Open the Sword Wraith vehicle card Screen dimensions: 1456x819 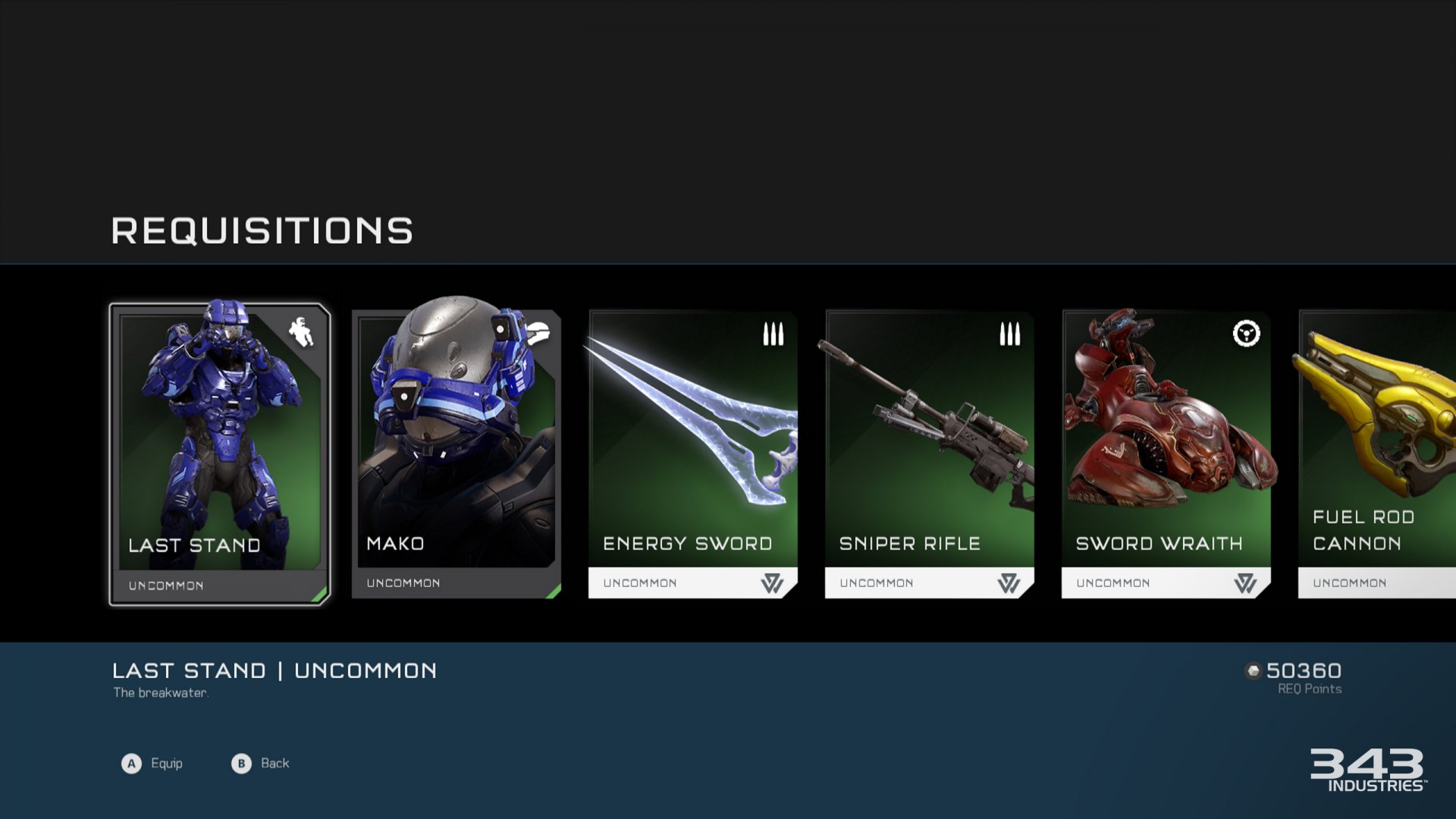1166,453
